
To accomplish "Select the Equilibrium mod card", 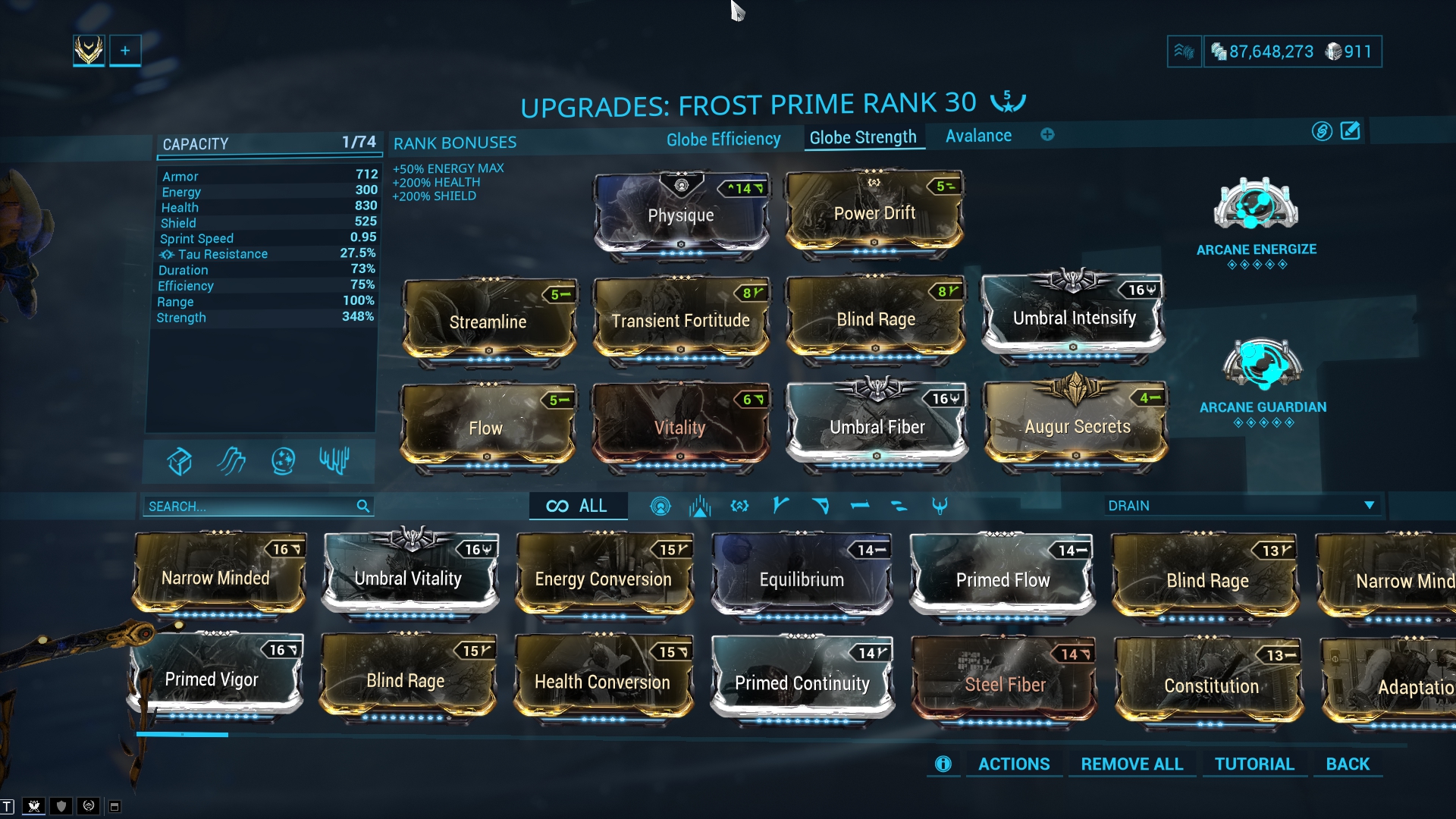I will pos(802,580).
